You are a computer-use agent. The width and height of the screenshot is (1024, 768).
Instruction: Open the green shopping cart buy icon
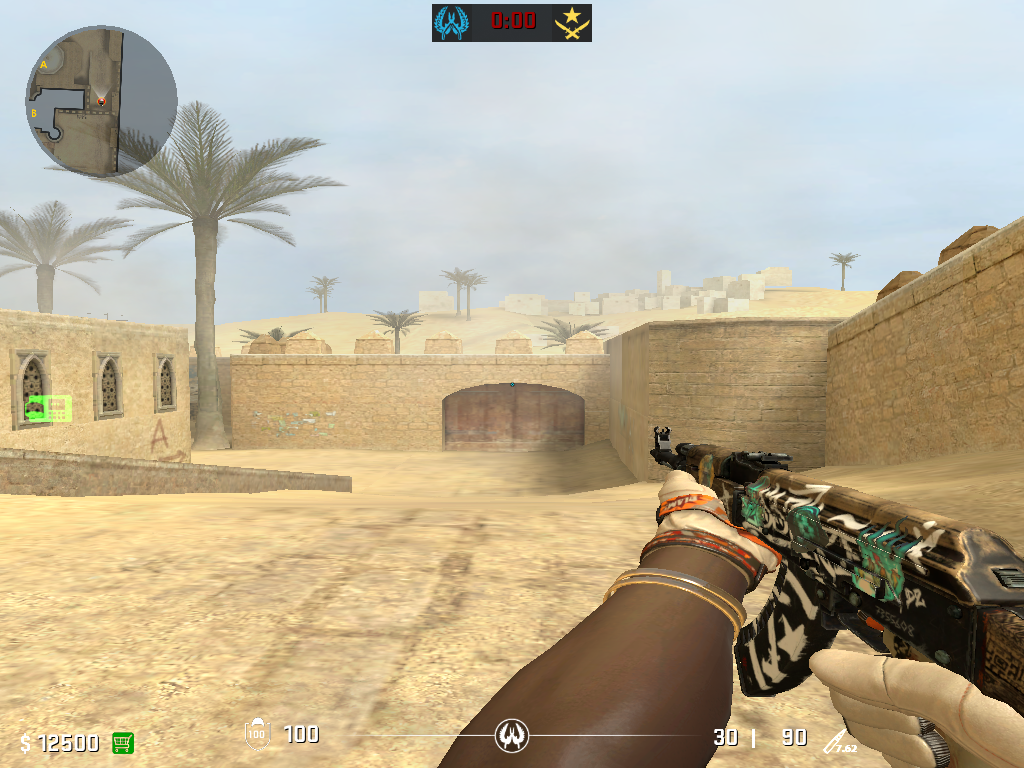point(123,742)
